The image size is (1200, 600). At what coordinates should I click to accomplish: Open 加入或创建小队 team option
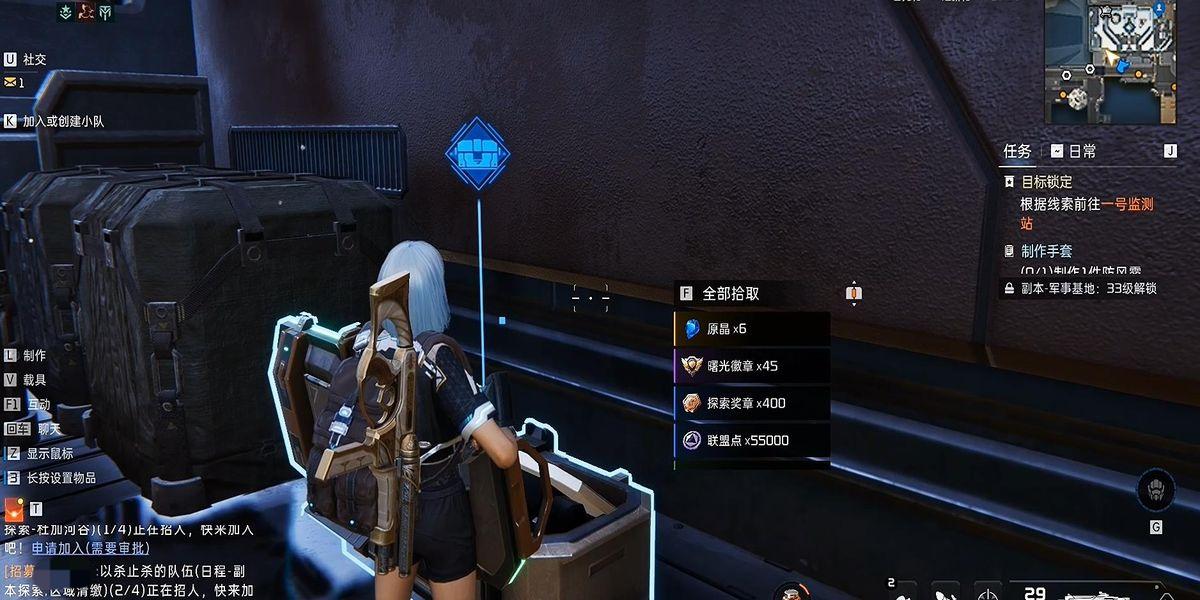63,121
